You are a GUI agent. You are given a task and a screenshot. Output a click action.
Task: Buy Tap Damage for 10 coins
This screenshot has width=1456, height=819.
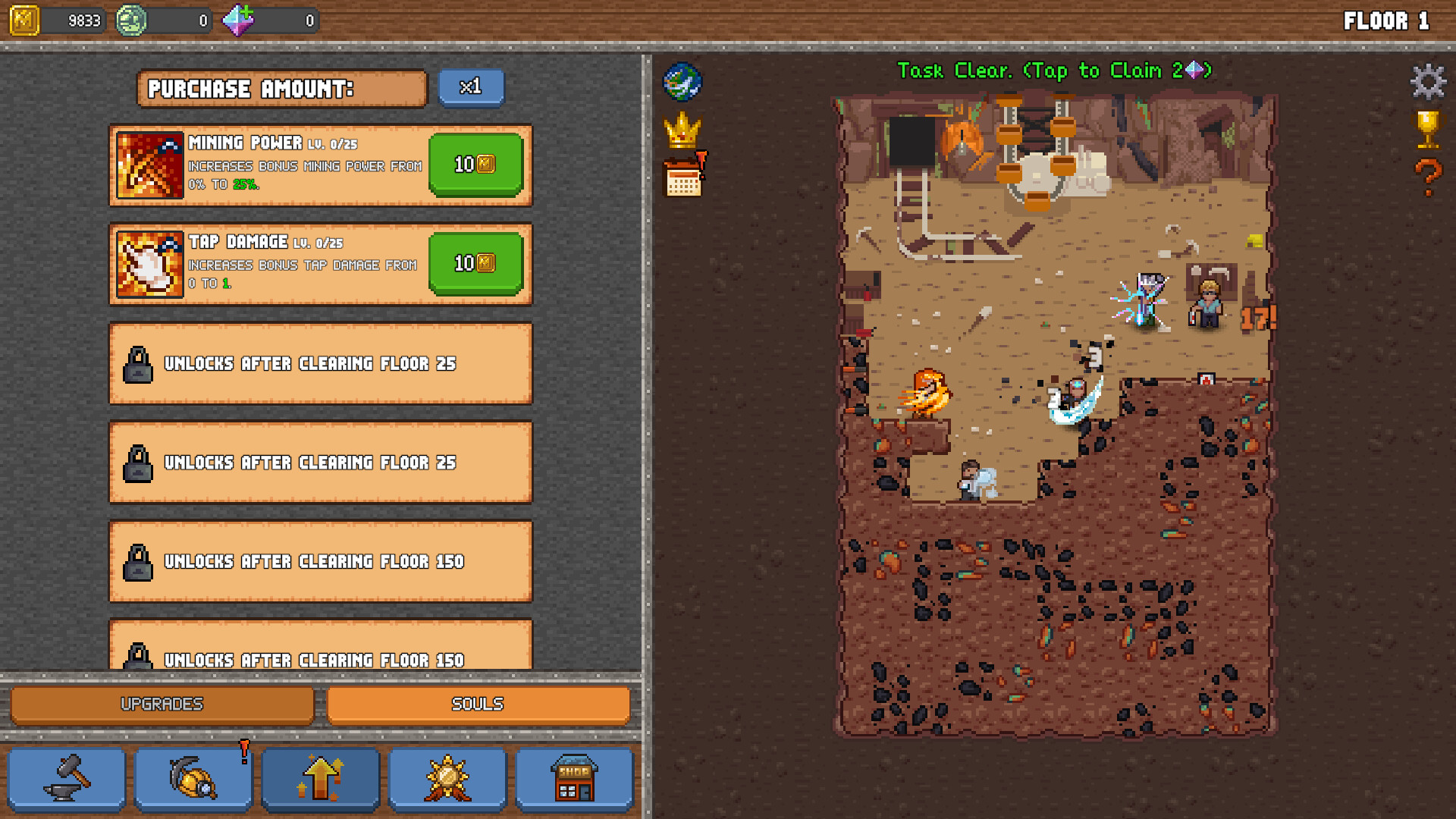click(475, 265)
